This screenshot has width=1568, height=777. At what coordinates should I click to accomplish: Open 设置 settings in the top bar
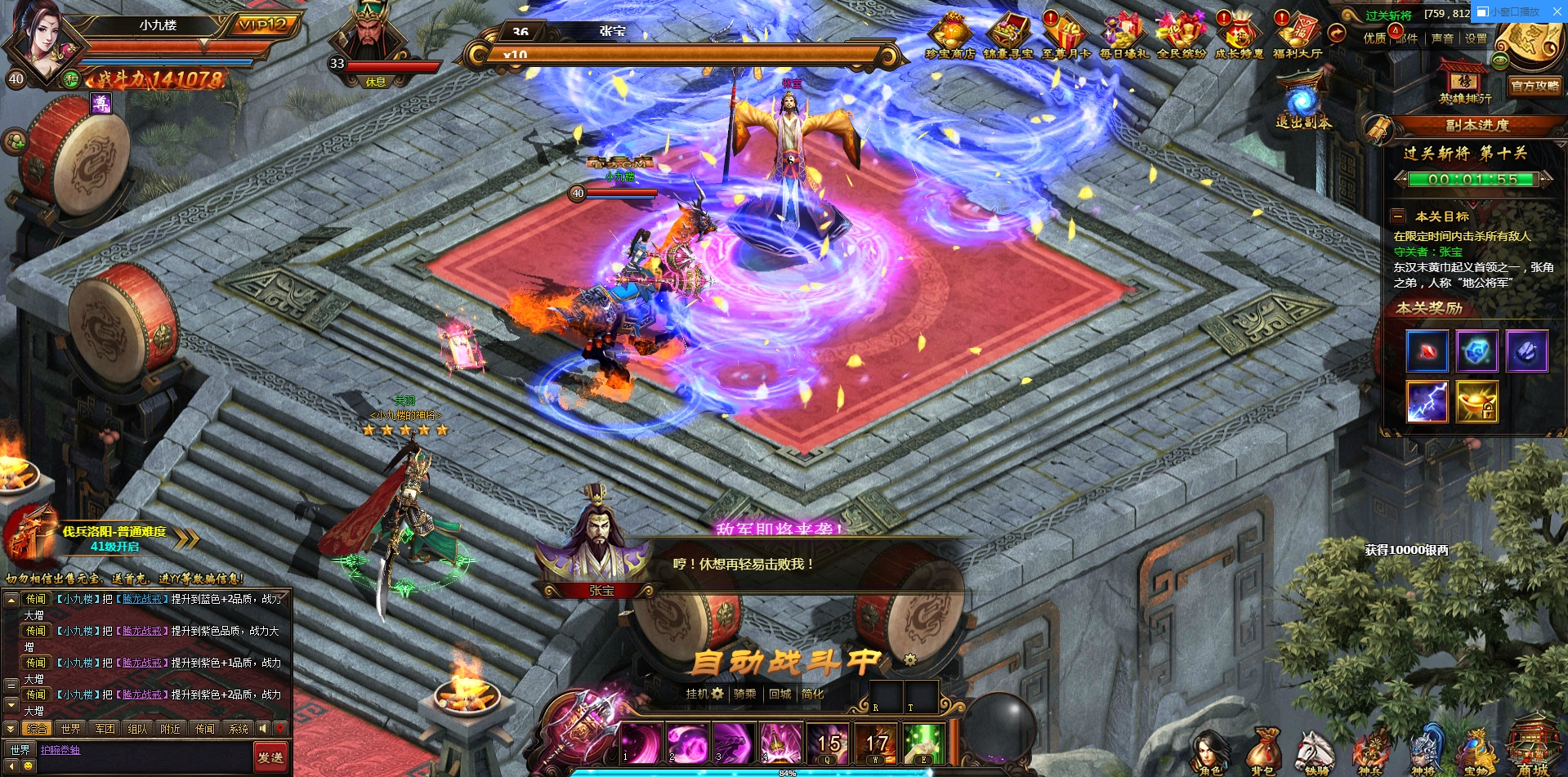coord(1476,38)
